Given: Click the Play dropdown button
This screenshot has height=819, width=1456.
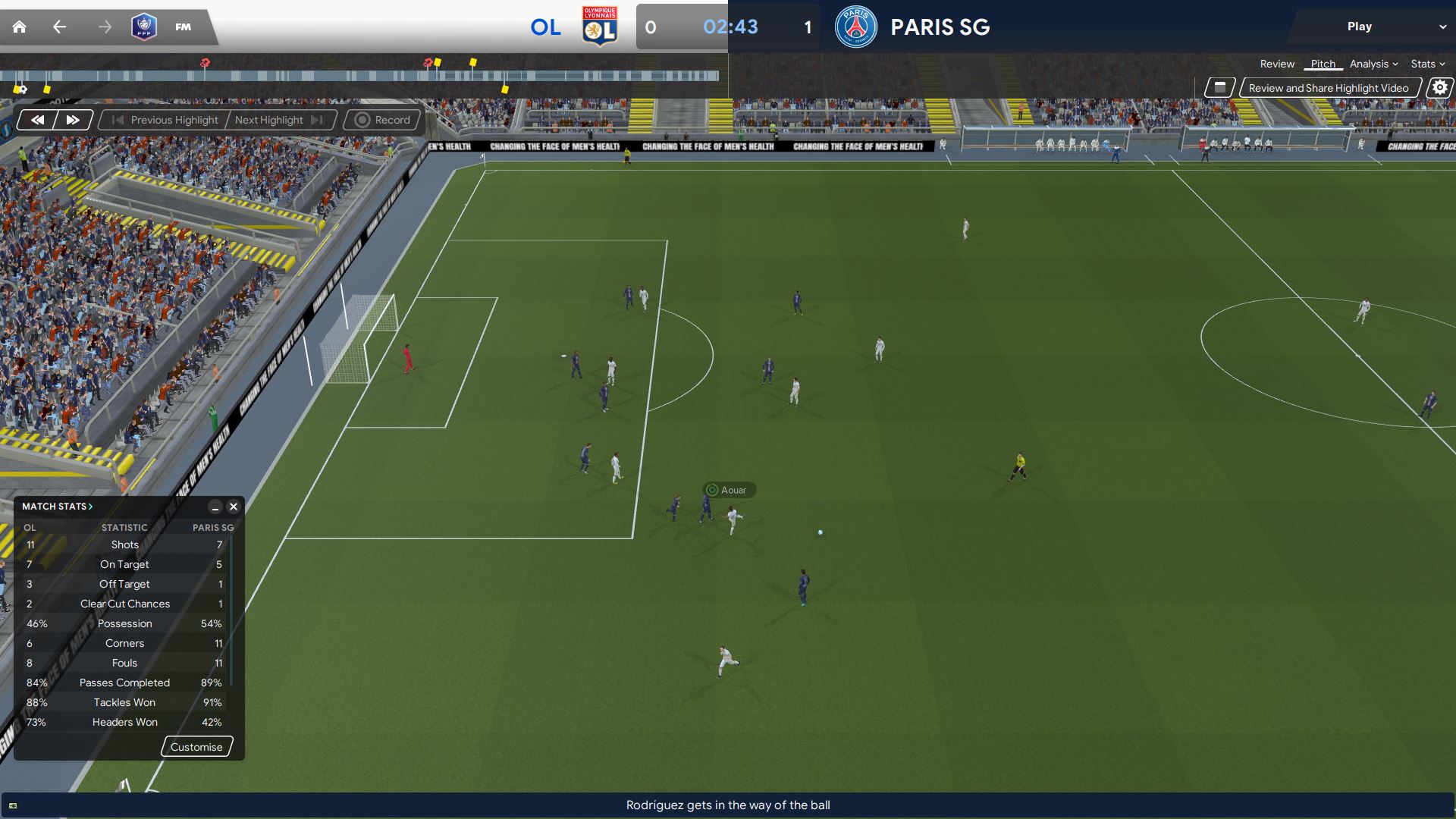Looking at the screenshot, I should [1370, 27].
